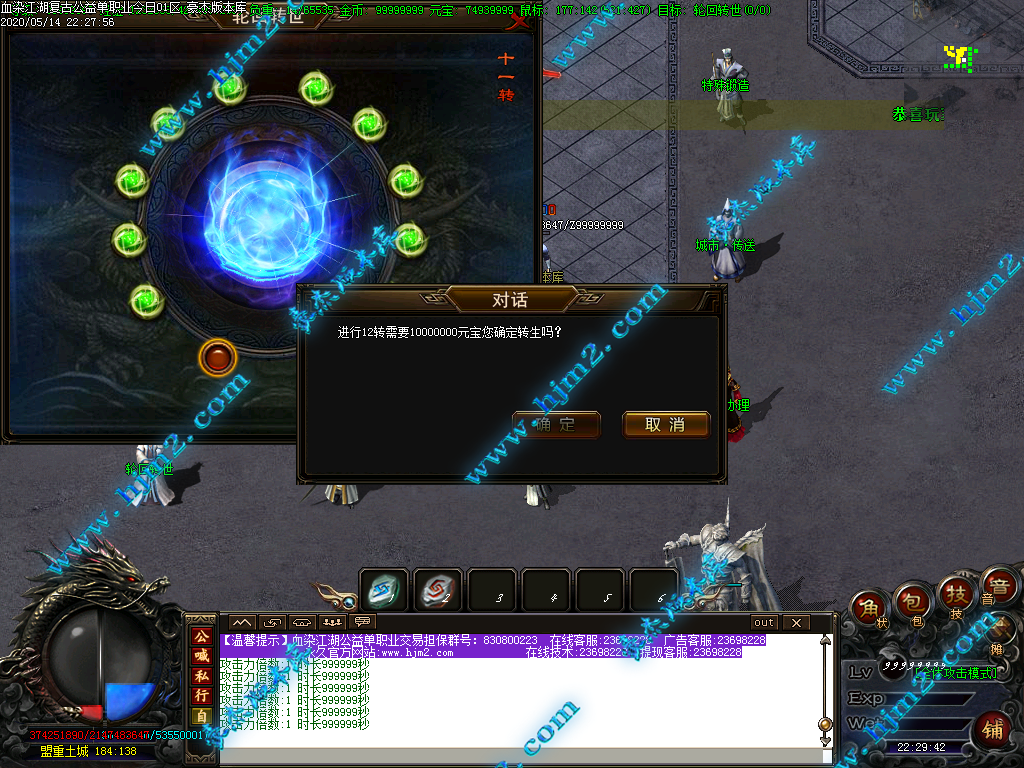Use the blue rune stone in hotbar slot 1
This screenshot has height=768, width=1024.
pyautogui.click(x=384, y=590)
